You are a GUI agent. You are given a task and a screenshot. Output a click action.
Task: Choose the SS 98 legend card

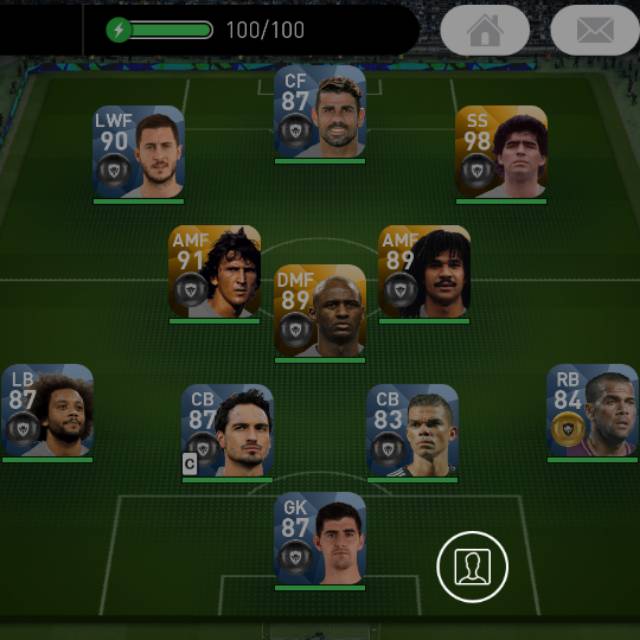(x=501, y=152)
